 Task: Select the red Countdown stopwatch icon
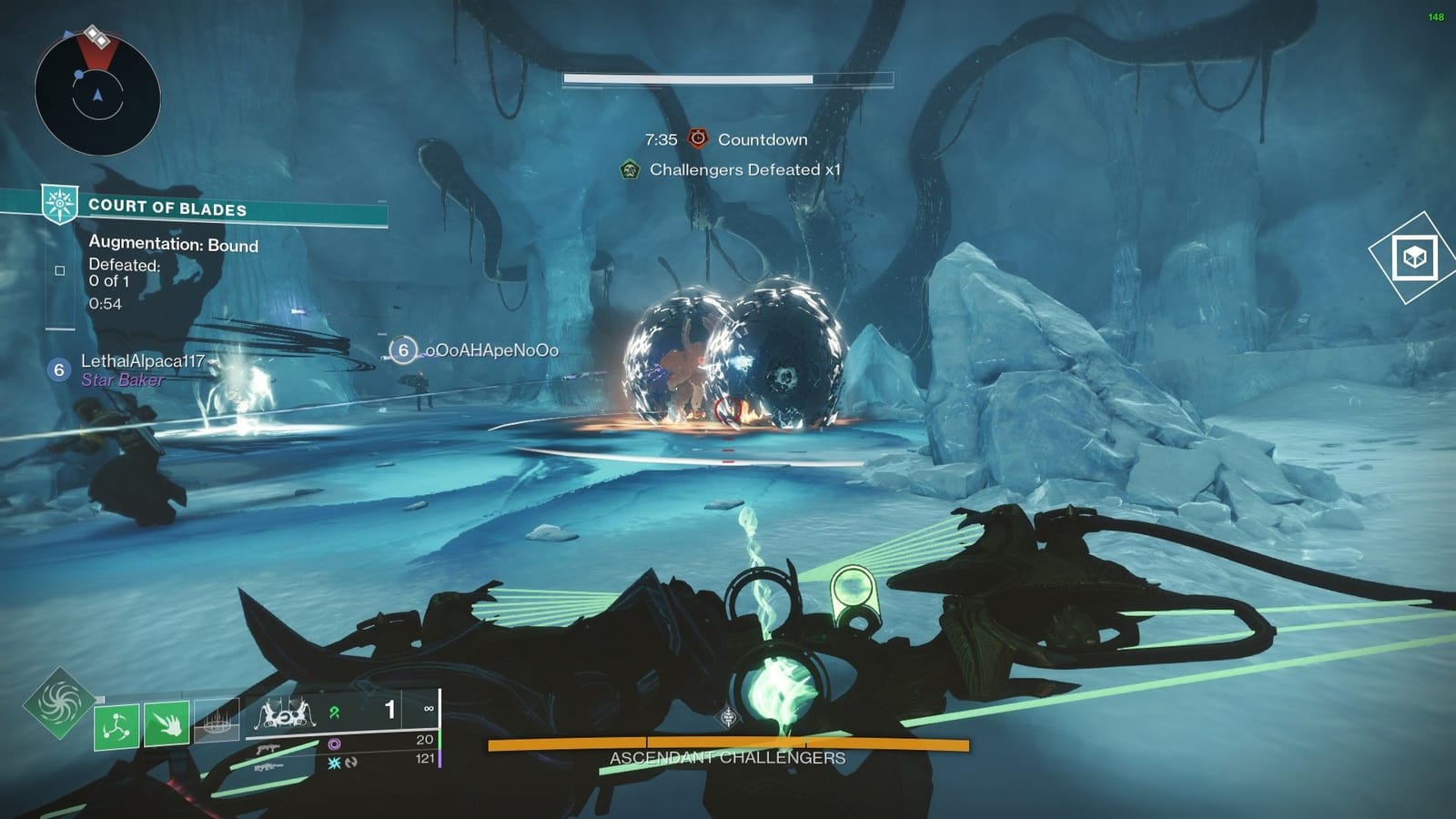(x=697, y=138)
